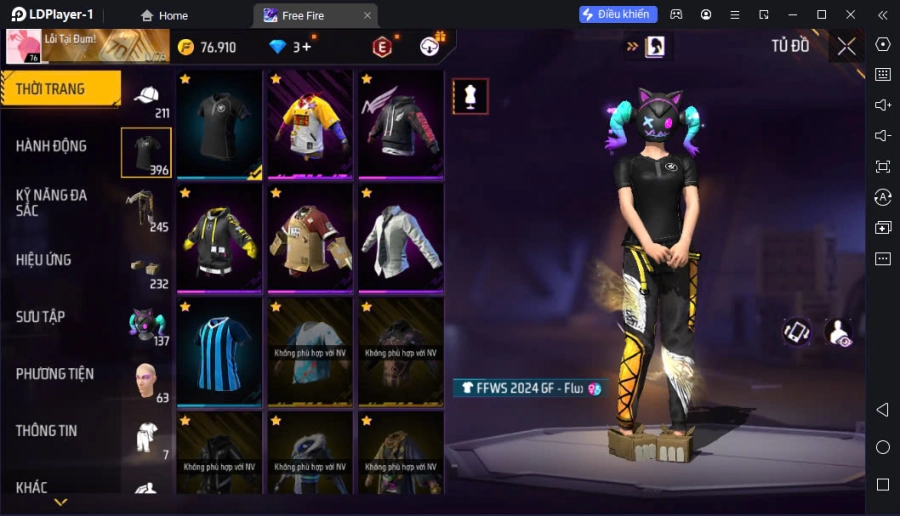Close the wardrobe with the X button
The height and width of the screenshot is (516, 900).
tap(846, 46)
